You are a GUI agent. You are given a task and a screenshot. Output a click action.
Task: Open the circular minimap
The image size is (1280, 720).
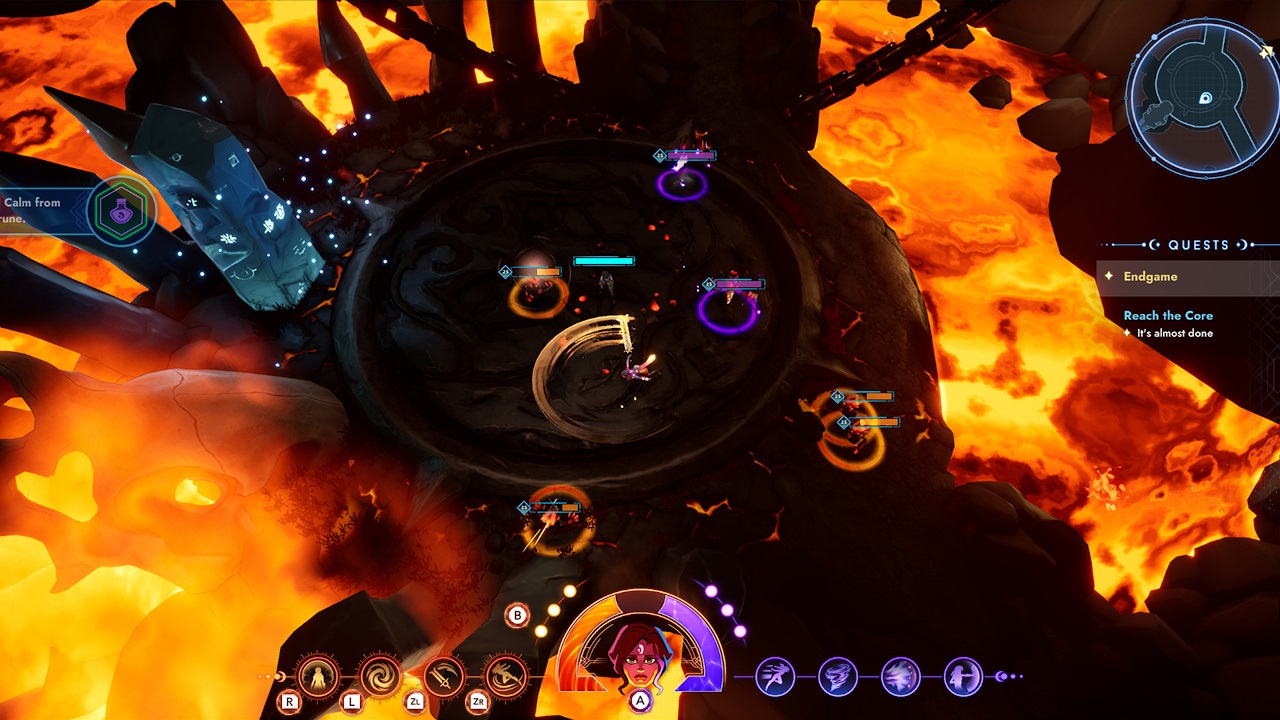click(1200, 96)
